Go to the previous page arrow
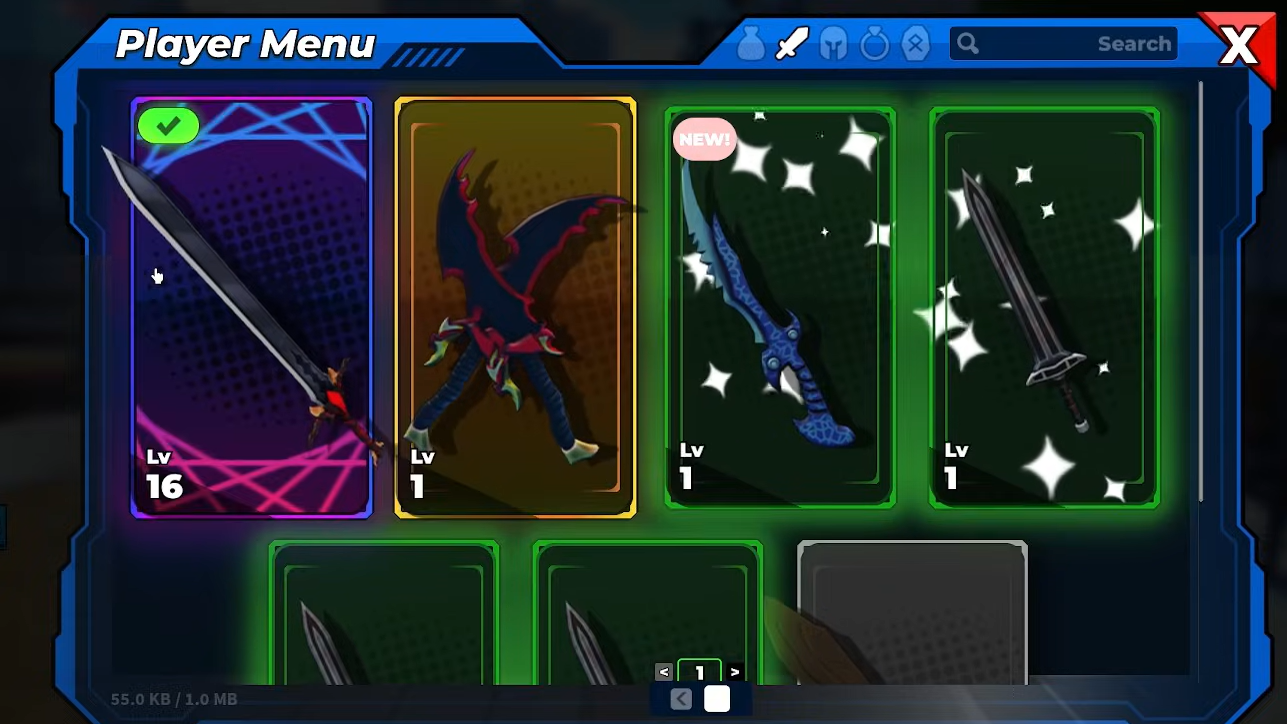The width and height of the screenshot is (1287, 724). point(664,672)
